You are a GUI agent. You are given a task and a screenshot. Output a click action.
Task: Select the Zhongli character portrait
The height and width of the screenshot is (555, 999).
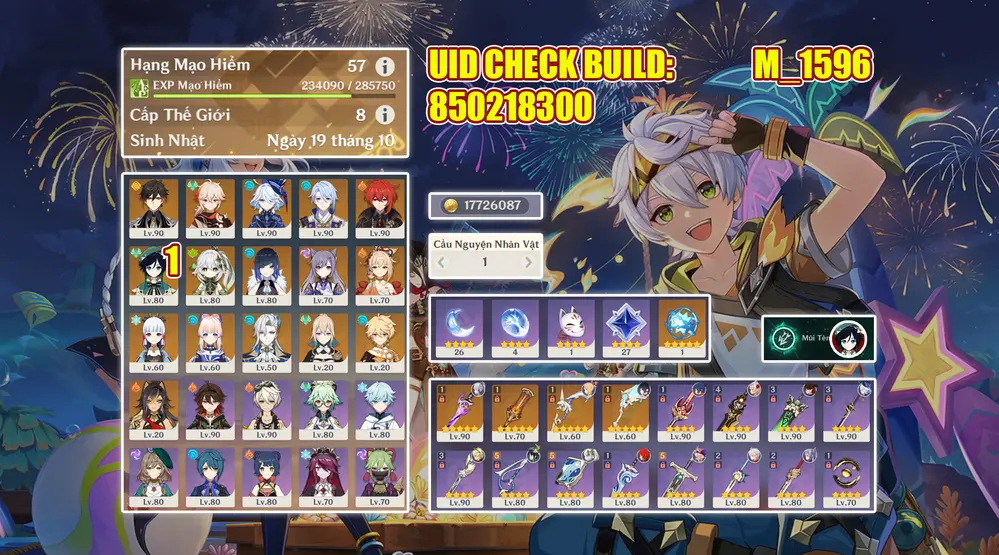click(154, 206)
